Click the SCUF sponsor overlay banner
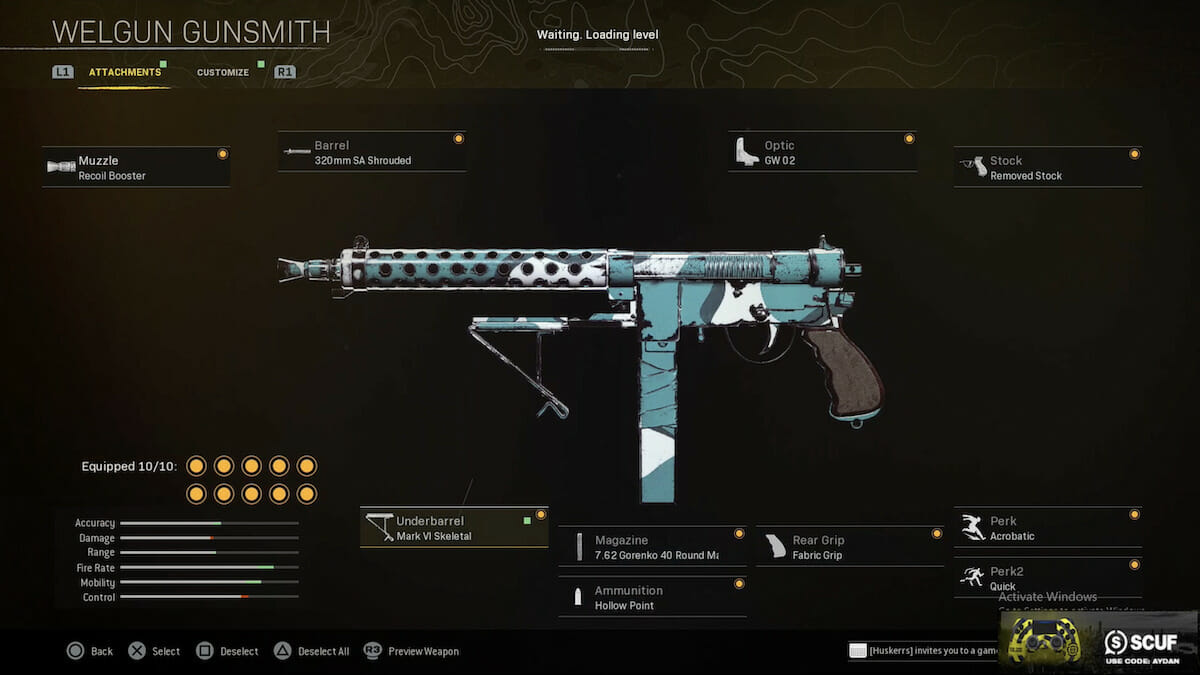The height and width of the screenshot is (675, 1200). tap(1100, 641)
